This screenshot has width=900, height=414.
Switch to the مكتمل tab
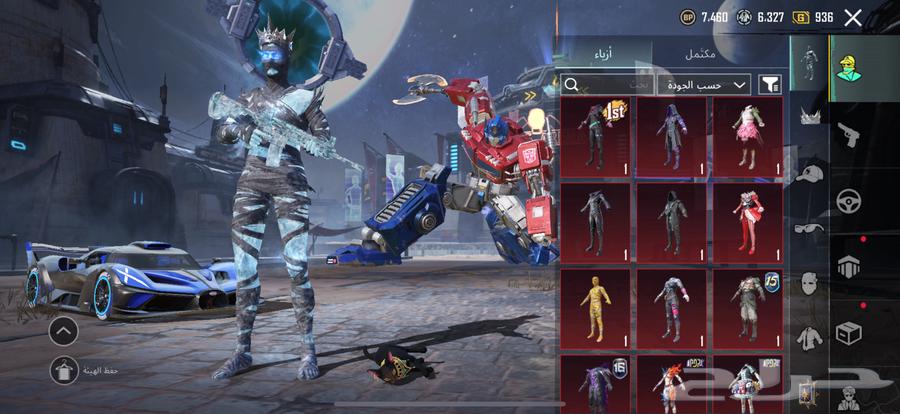tap(700, 54)
